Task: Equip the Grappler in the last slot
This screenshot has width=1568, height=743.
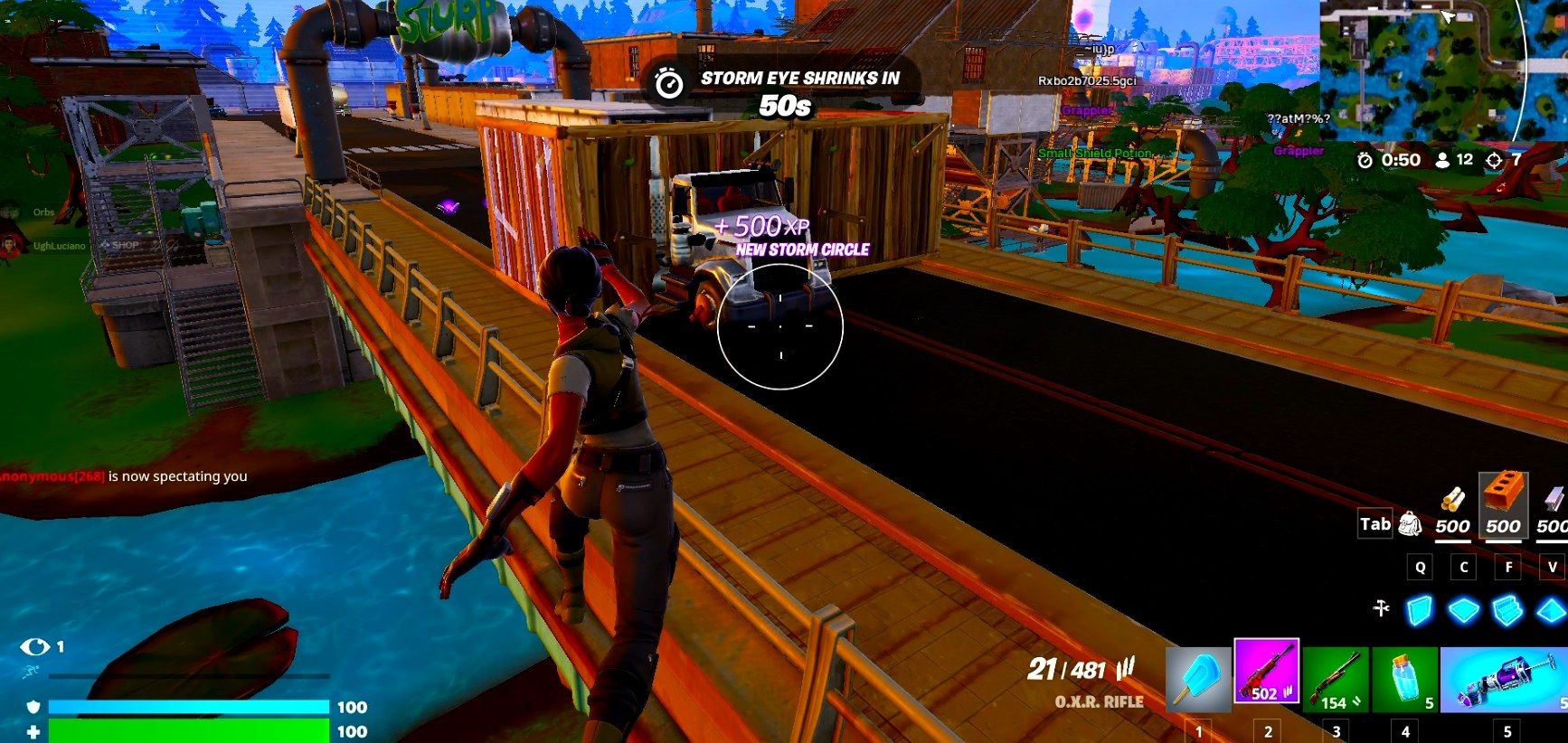Action: (x=1503, y=680)
